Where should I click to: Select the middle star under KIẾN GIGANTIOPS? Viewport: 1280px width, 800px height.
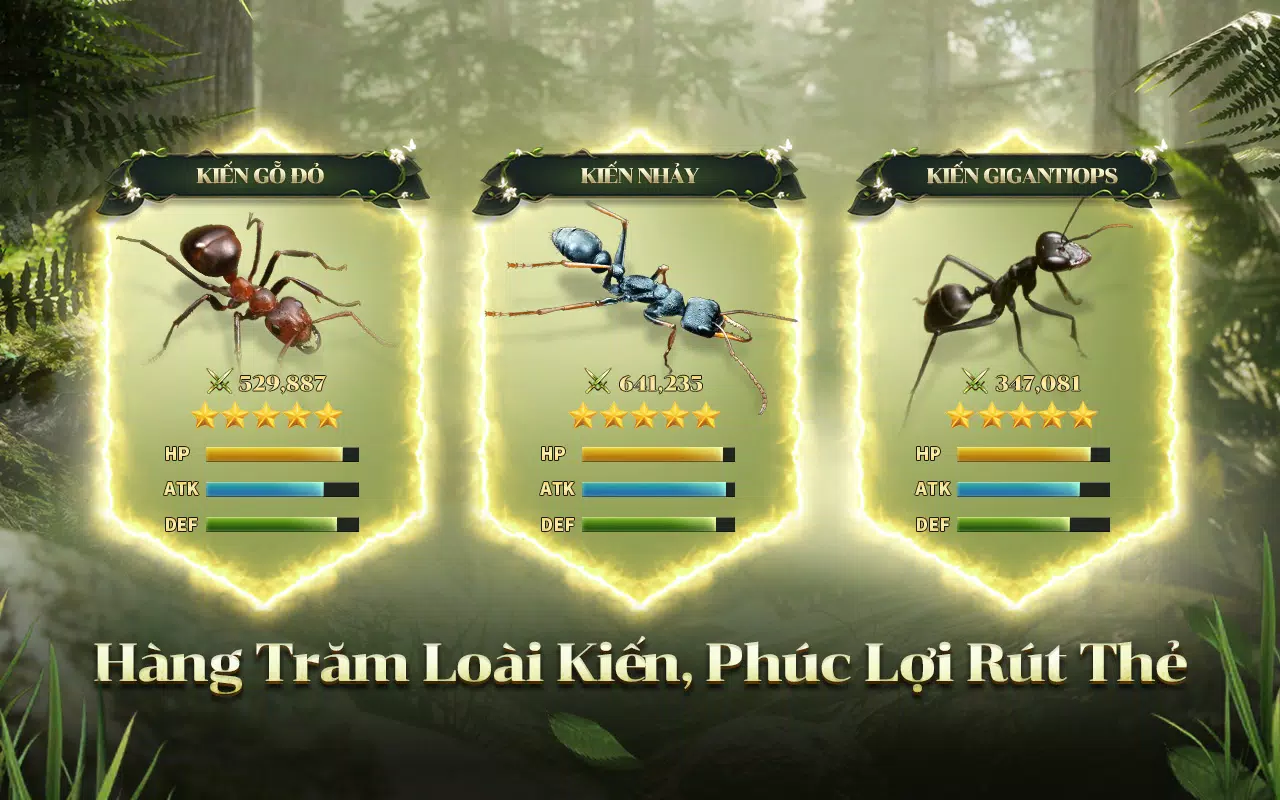pos(1023,414)
